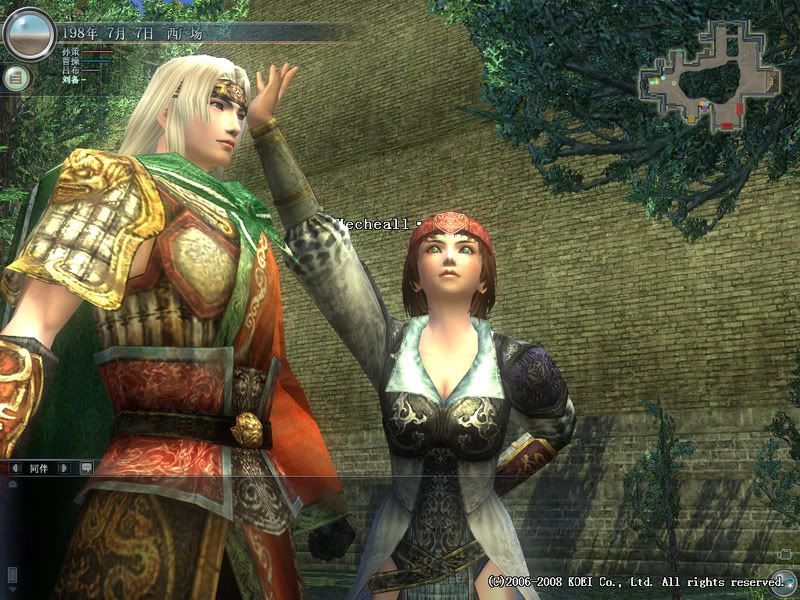The image size is (800, 600).
Task: Open the chat speech-bubble button
Action: pos(86,467)
